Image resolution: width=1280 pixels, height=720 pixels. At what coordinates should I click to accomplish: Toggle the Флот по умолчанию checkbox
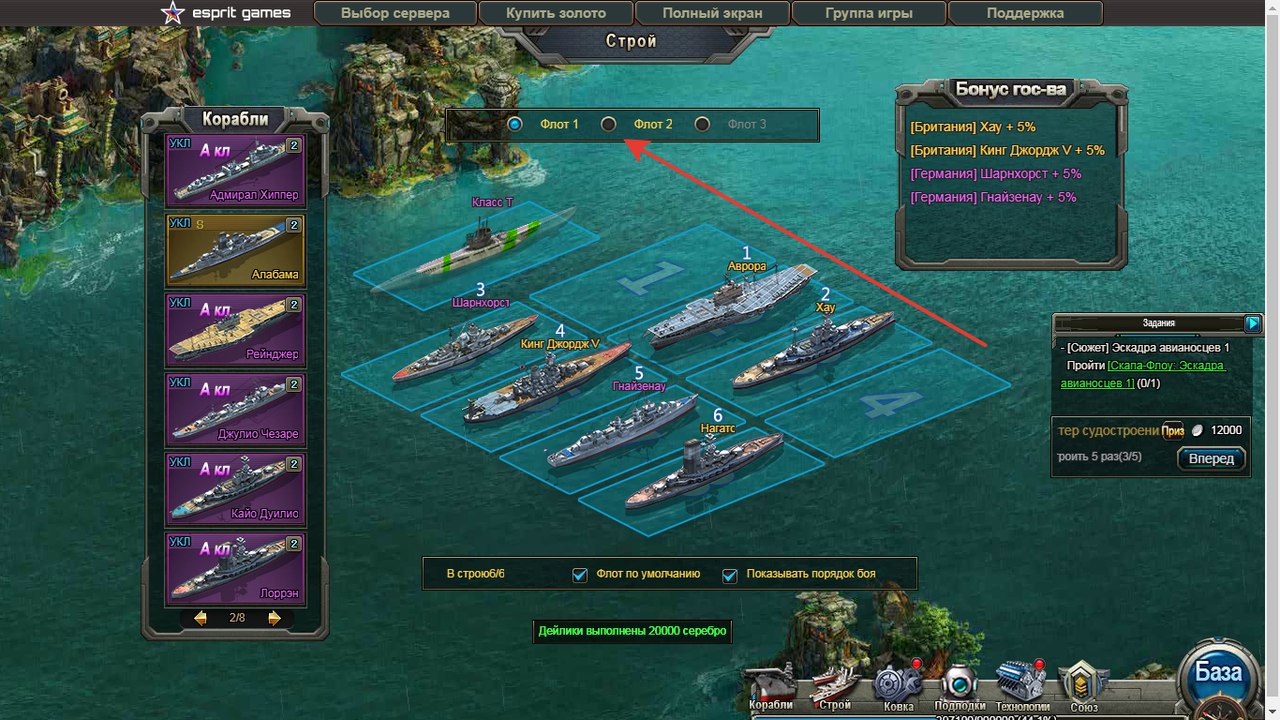tap(579, 575)
